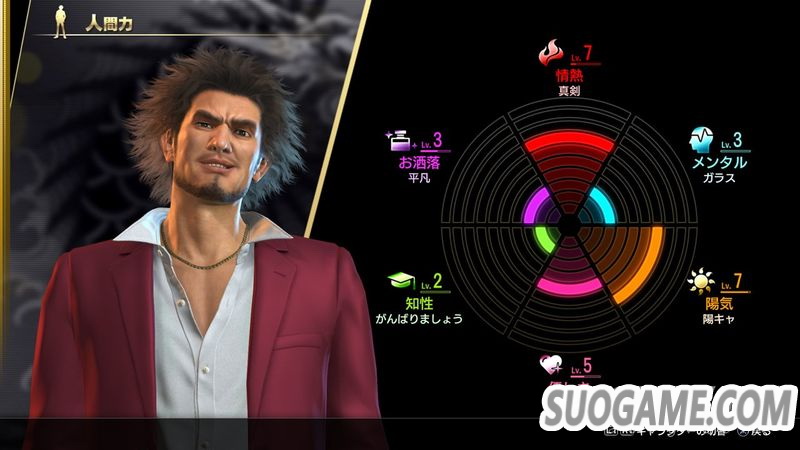Click the cyan Mentality wedge on the chart
Viewport: 800px width, 450px height.
pyautogui.click(x=599, y=208)
